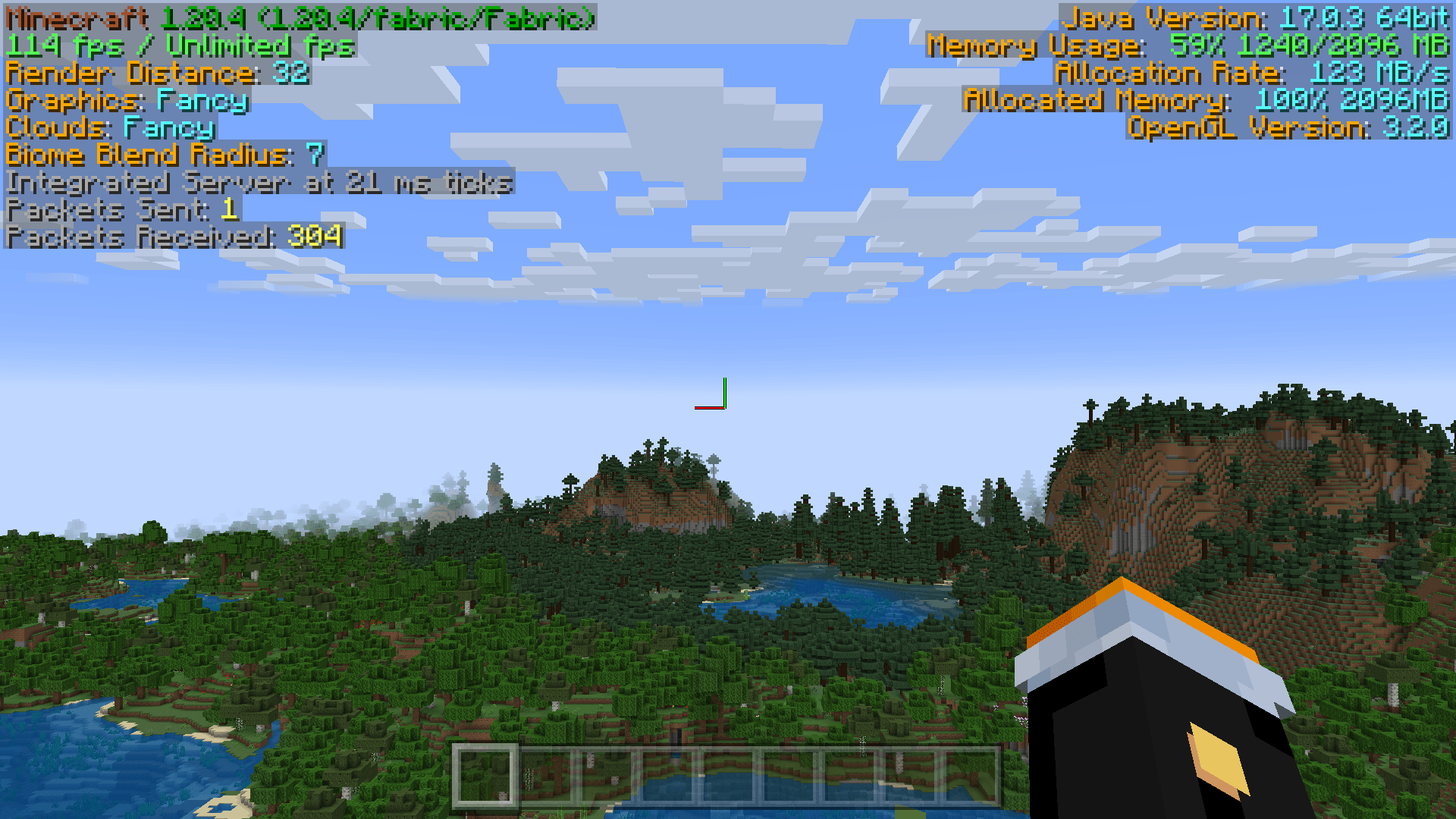Click the Packets Sent counter
Viewport: 1456px width, 819px height.
pos(121,211)
